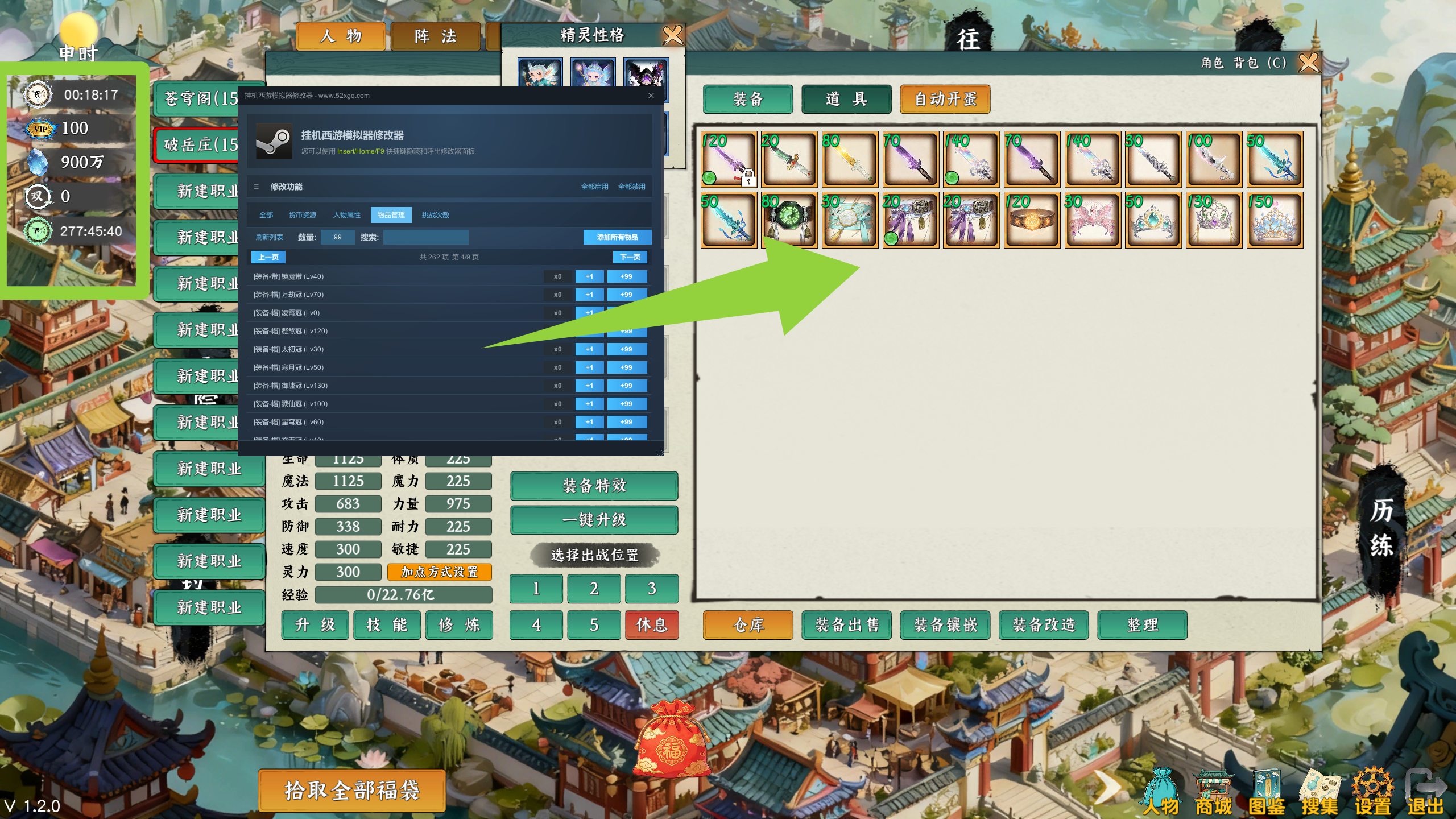Open the 商城 shop icon
1456x819 pixels.
(1214, 793)
